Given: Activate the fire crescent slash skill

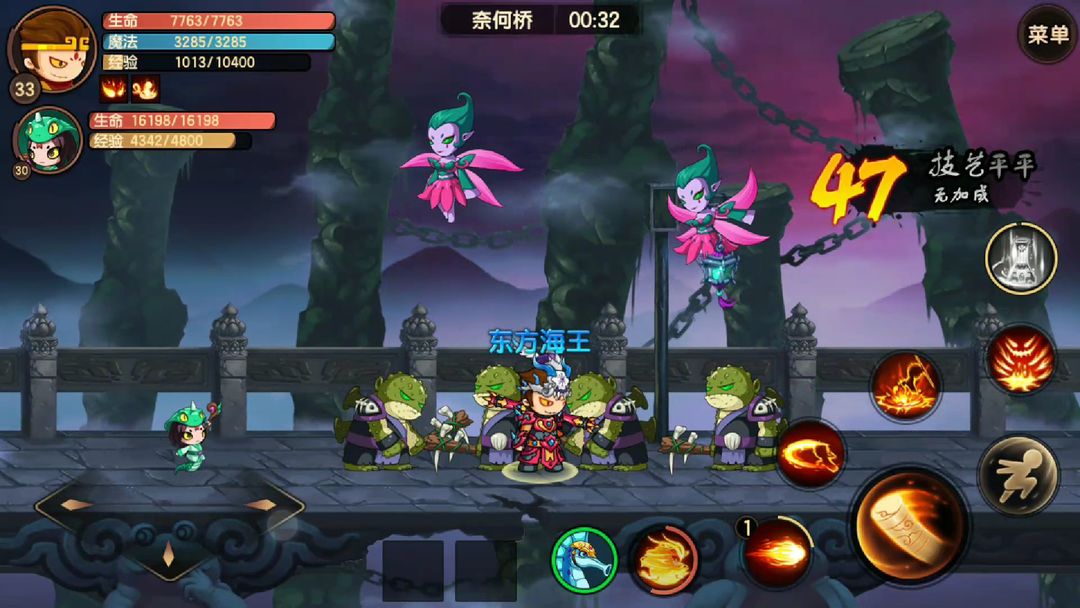Looking at the screenshot, I should click(x=810, y=453).
